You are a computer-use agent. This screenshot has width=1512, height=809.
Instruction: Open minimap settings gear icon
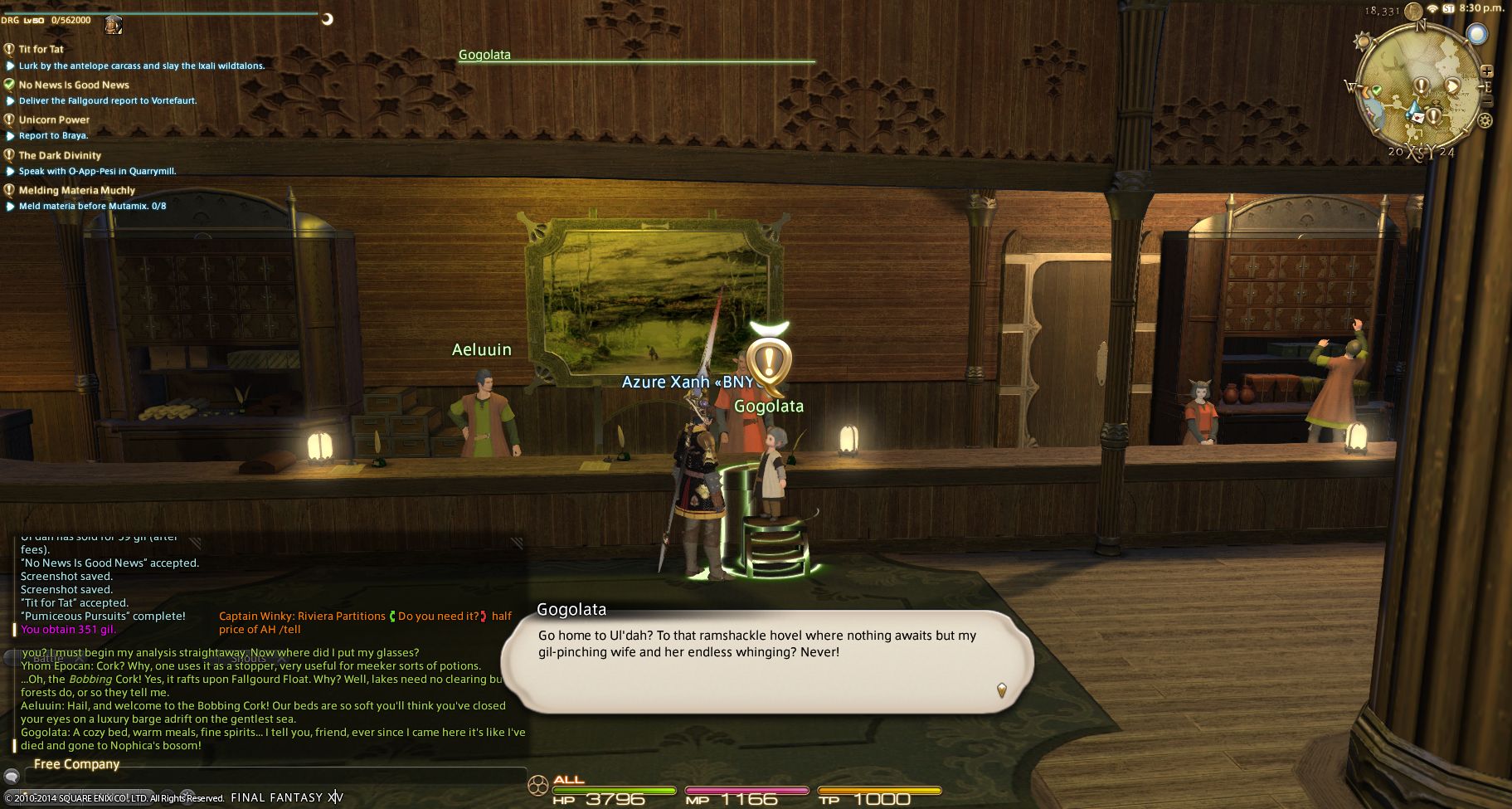[1485, 120]
